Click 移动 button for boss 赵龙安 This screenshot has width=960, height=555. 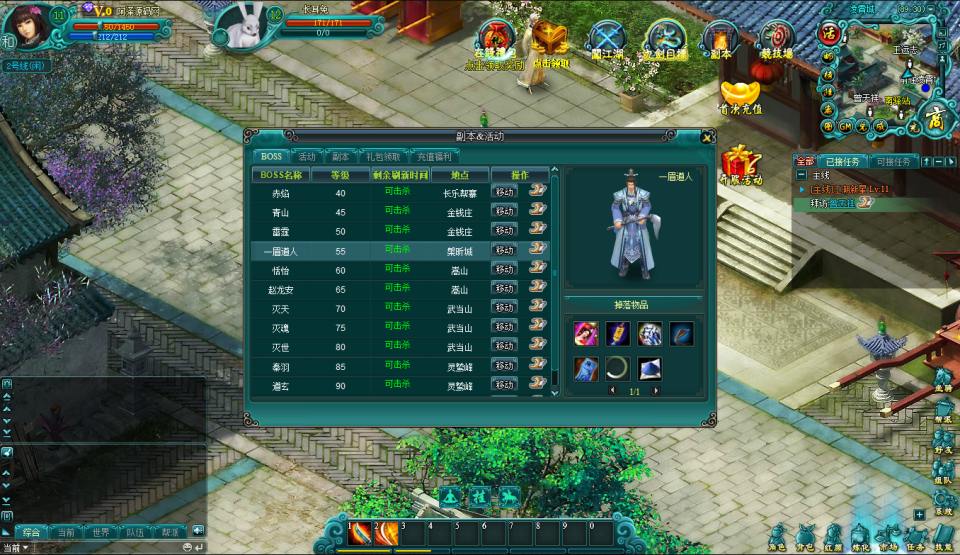(505, 289)
